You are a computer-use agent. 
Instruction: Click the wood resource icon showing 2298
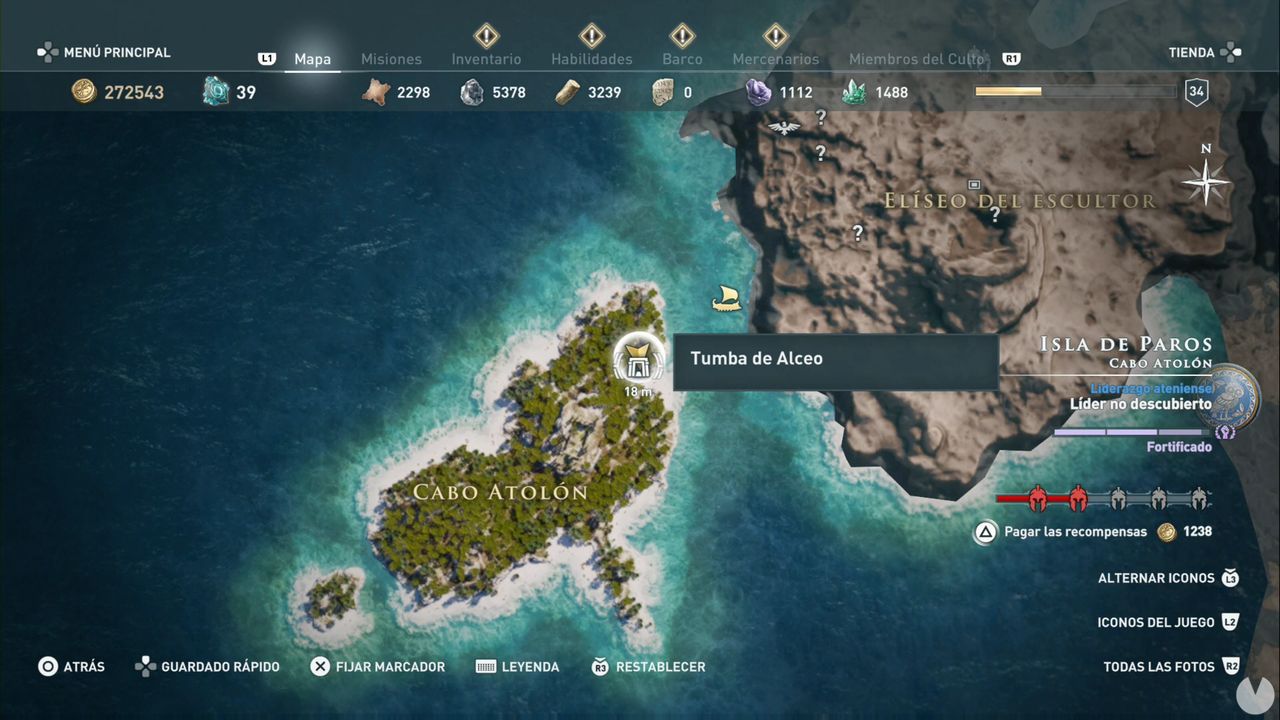(x=376, y=91)
